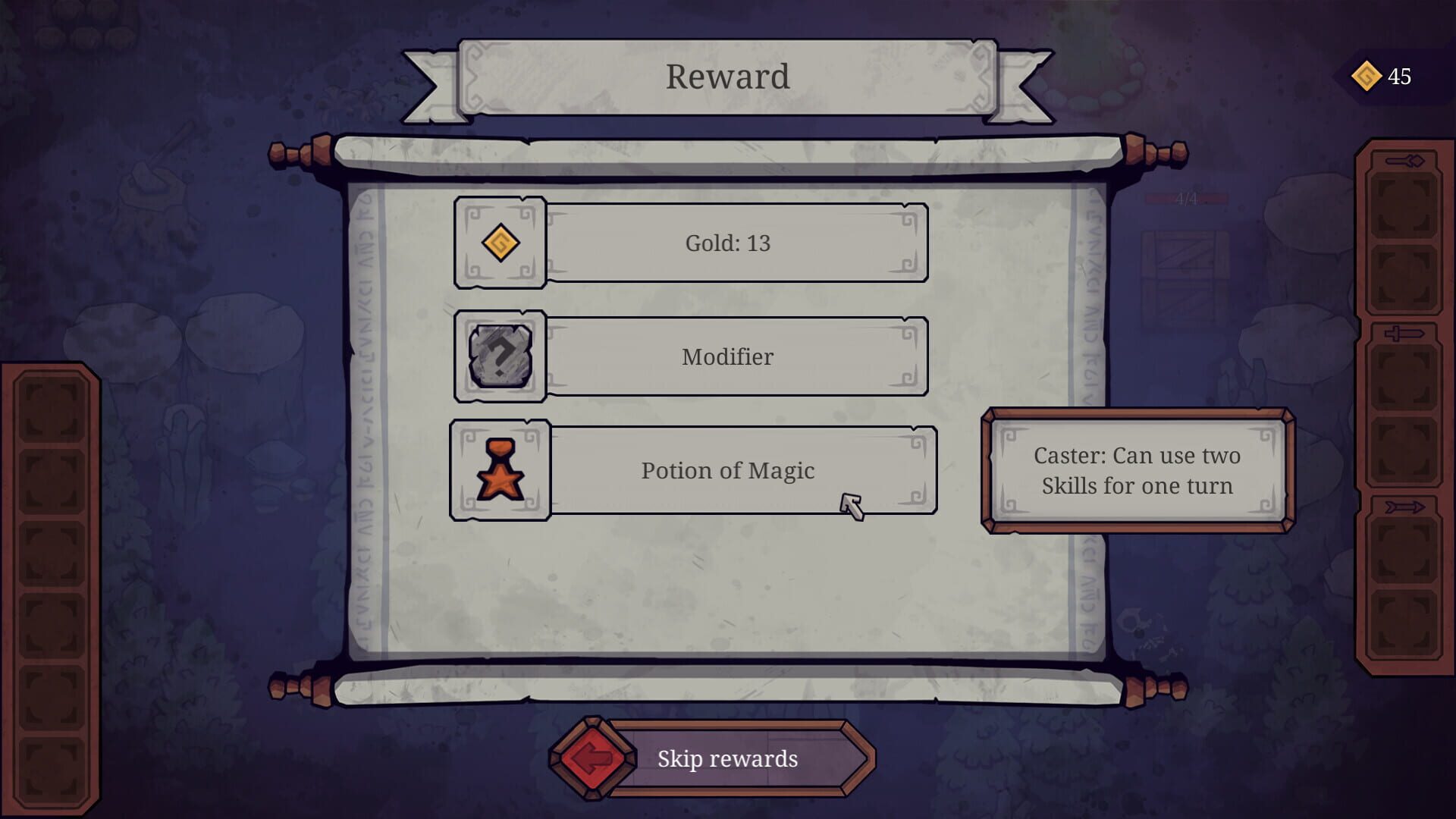Select the mystery rune icon on the Modifier row

[500, 356]
